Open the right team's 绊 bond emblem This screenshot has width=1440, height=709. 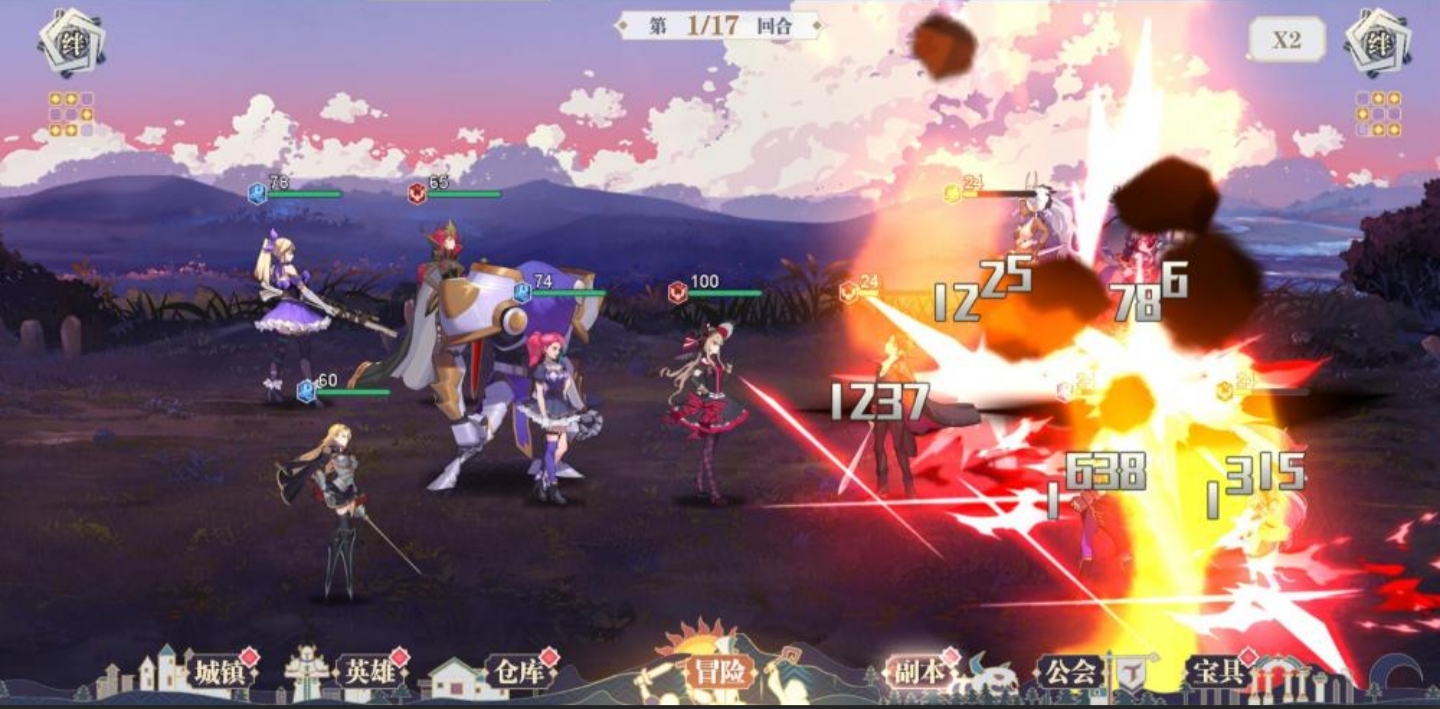[1377, 42]
